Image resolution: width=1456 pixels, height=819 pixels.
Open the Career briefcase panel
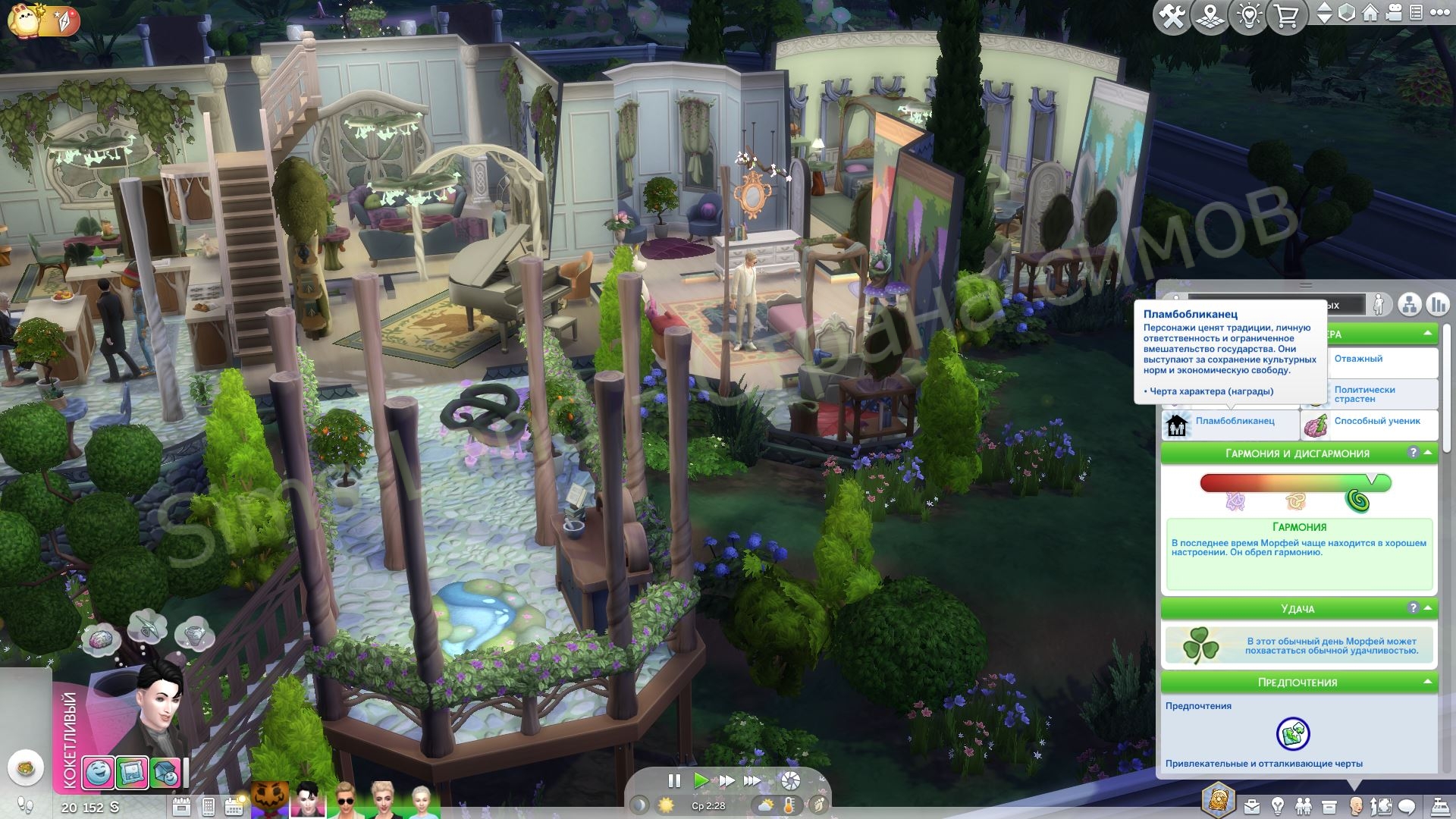coord(1251,806)
